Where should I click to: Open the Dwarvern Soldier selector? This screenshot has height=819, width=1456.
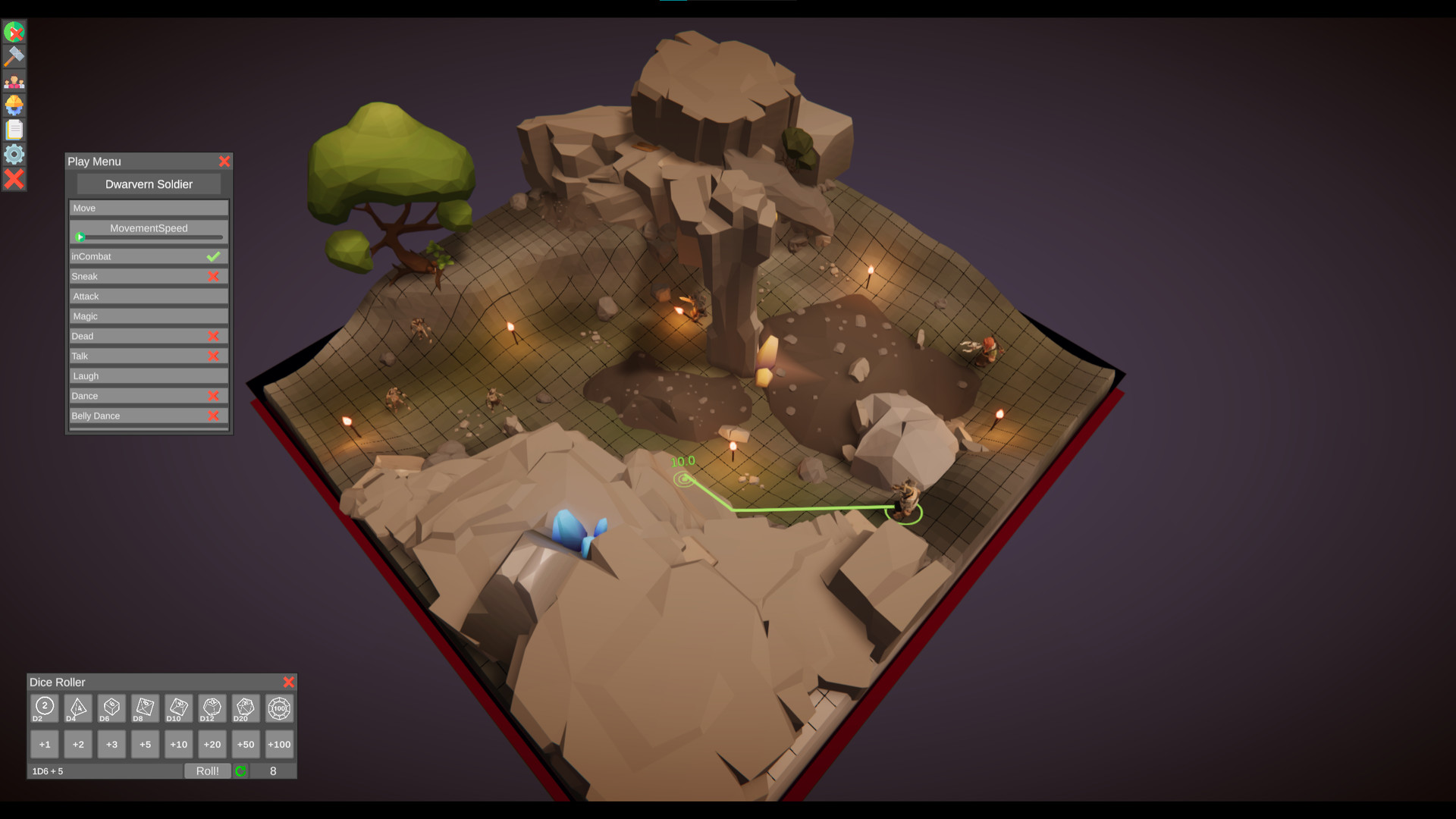click(148, 184)
